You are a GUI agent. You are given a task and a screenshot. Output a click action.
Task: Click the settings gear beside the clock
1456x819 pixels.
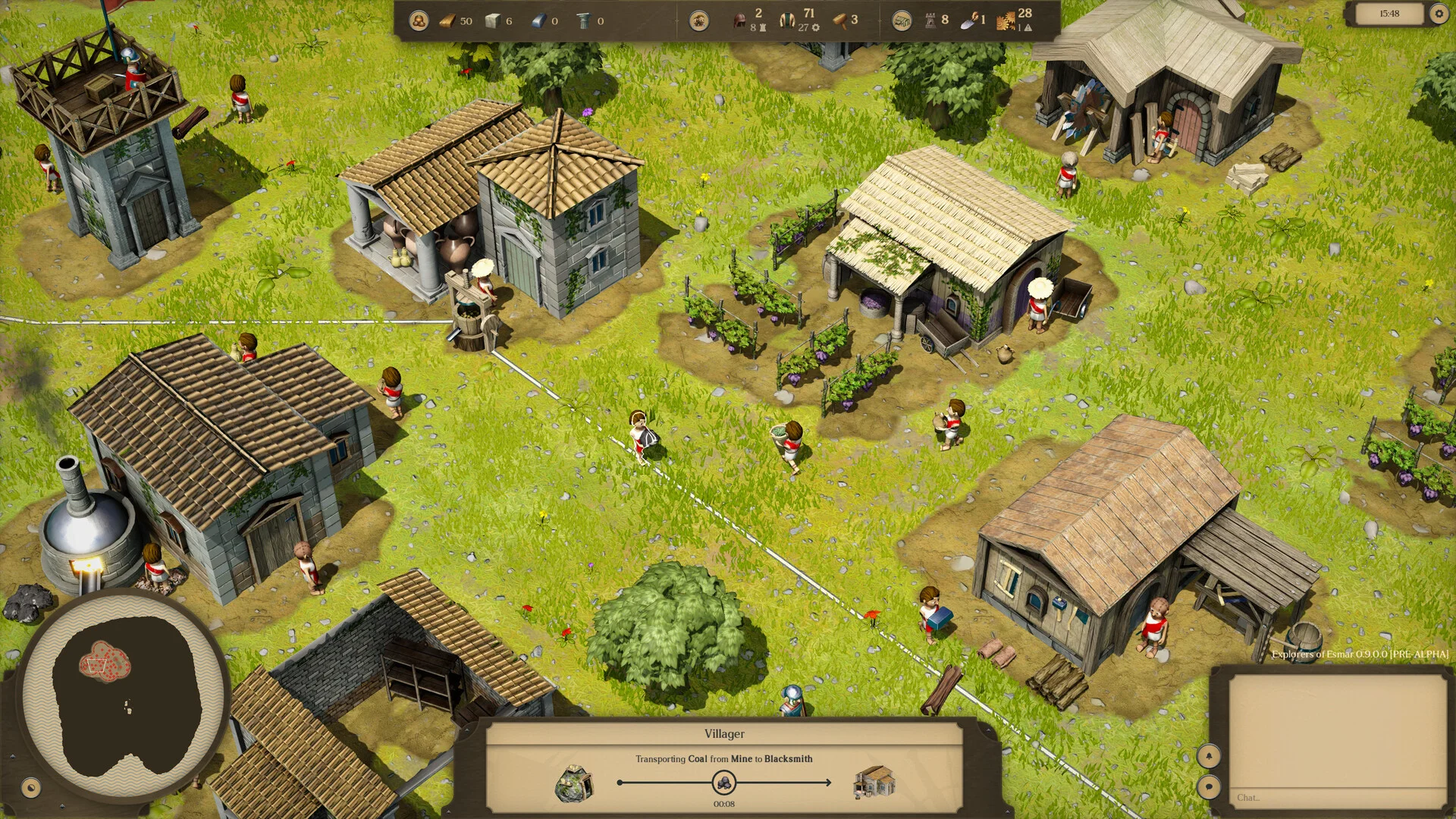pos(1438,14)
